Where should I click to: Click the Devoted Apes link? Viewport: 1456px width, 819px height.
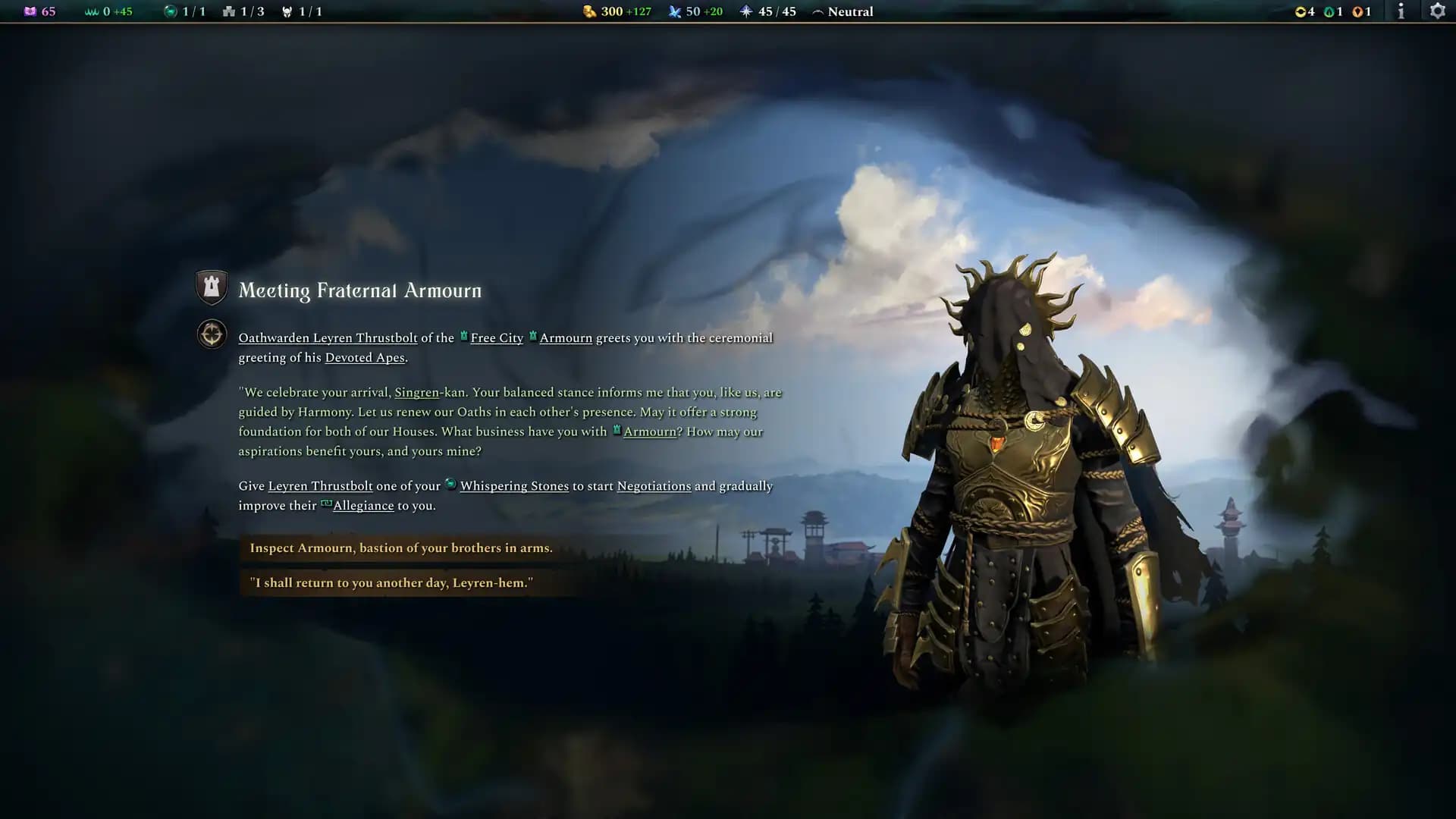pos(364,356)
